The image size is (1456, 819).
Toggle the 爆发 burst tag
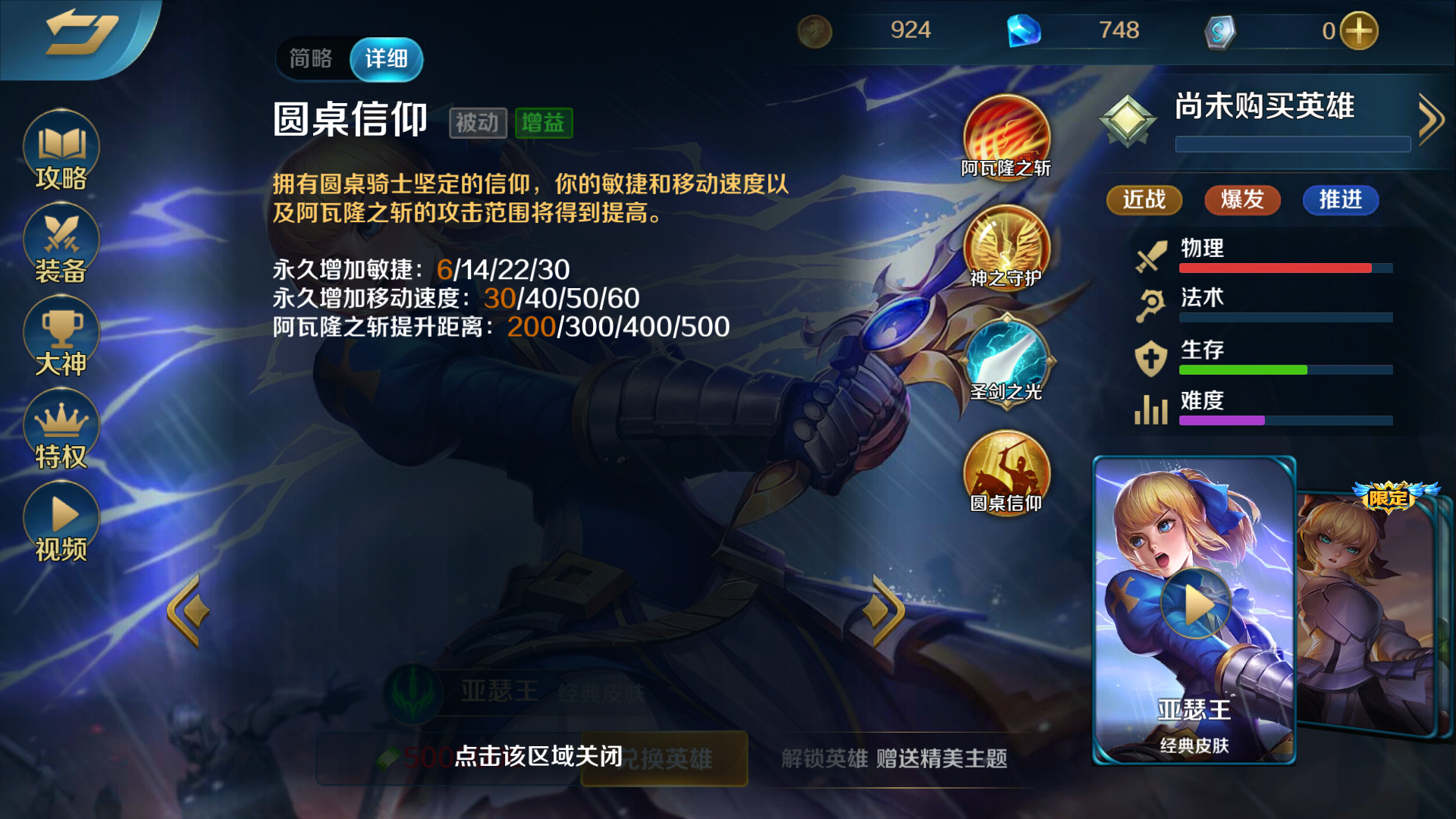coord(1241,200)
